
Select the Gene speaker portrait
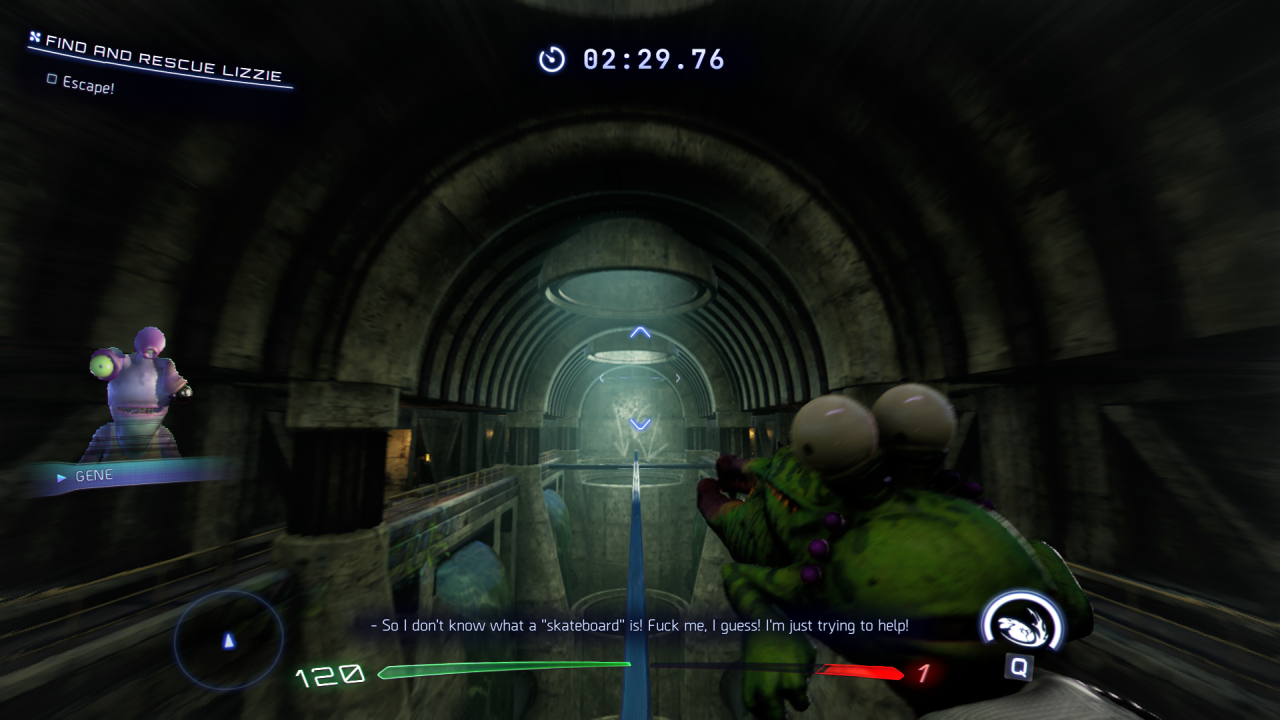click(x=138, y=396)
